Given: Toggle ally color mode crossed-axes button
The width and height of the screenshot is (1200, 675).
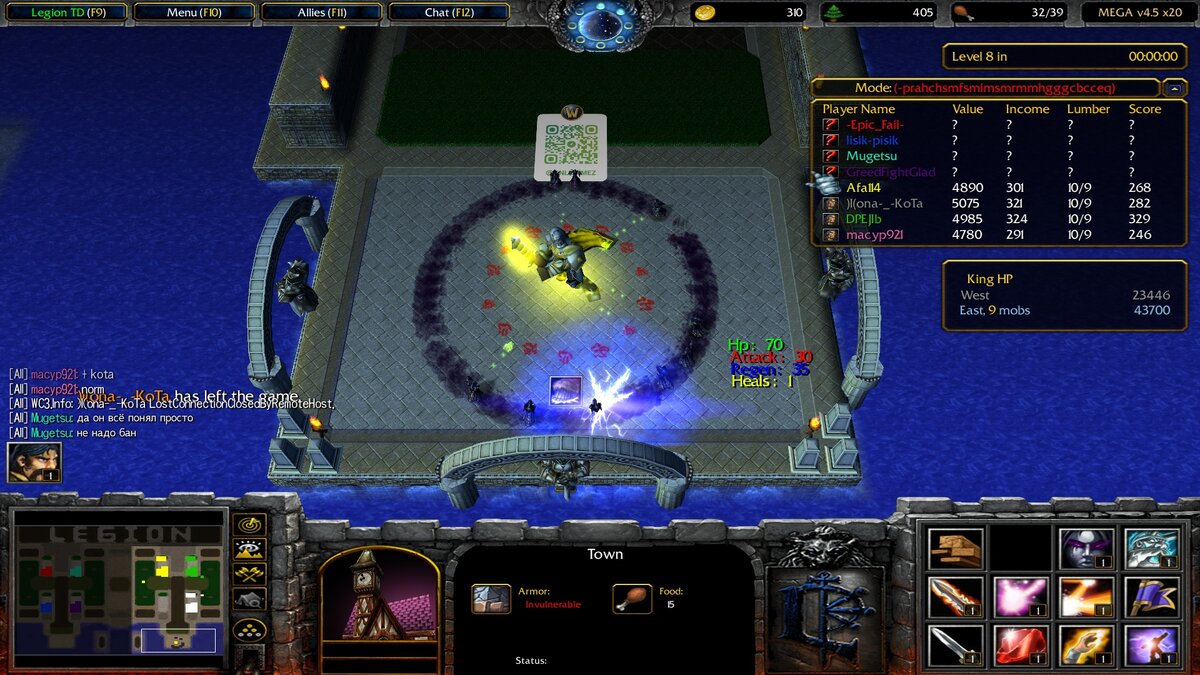Looking at the screenshot, I should pos(249,574).
